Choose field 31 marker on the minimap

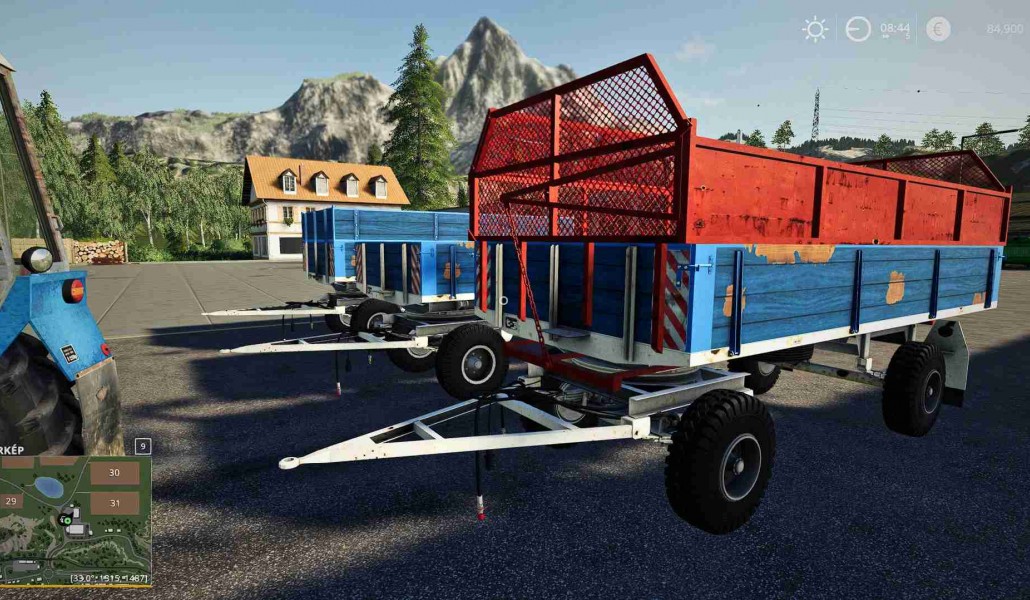[x=115, y=502]
